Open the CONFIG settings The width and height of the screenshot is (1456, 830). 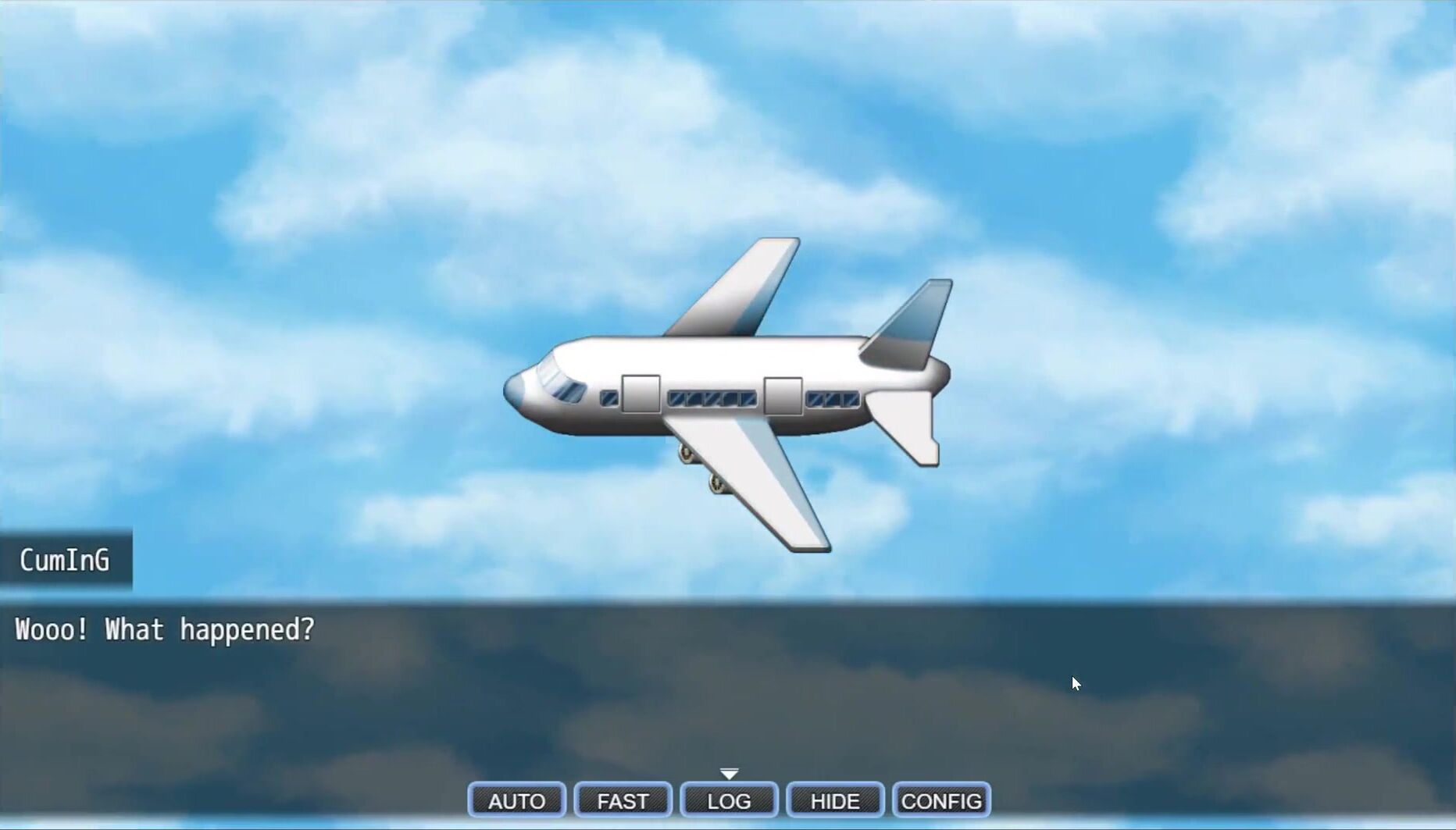click(941, 800)
